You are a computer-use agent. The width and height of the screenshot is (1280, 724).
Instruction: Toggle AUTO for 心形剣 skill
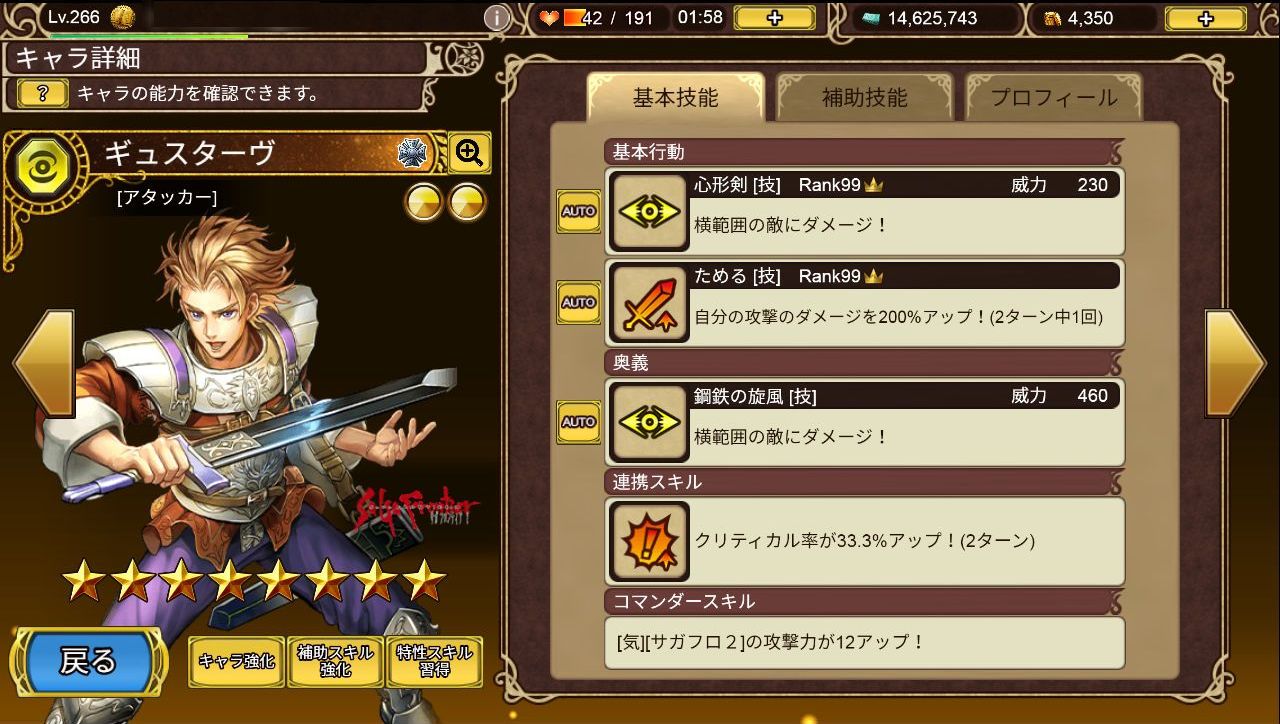coord(579,211)
